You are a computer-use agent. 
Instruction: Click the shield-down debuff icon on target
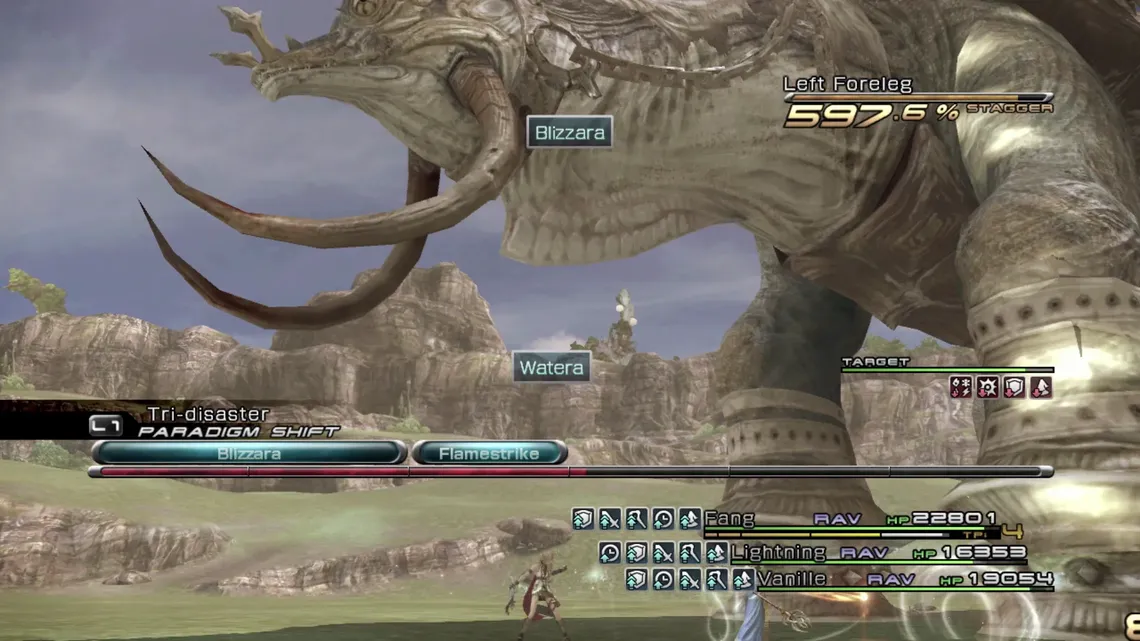1014,387
